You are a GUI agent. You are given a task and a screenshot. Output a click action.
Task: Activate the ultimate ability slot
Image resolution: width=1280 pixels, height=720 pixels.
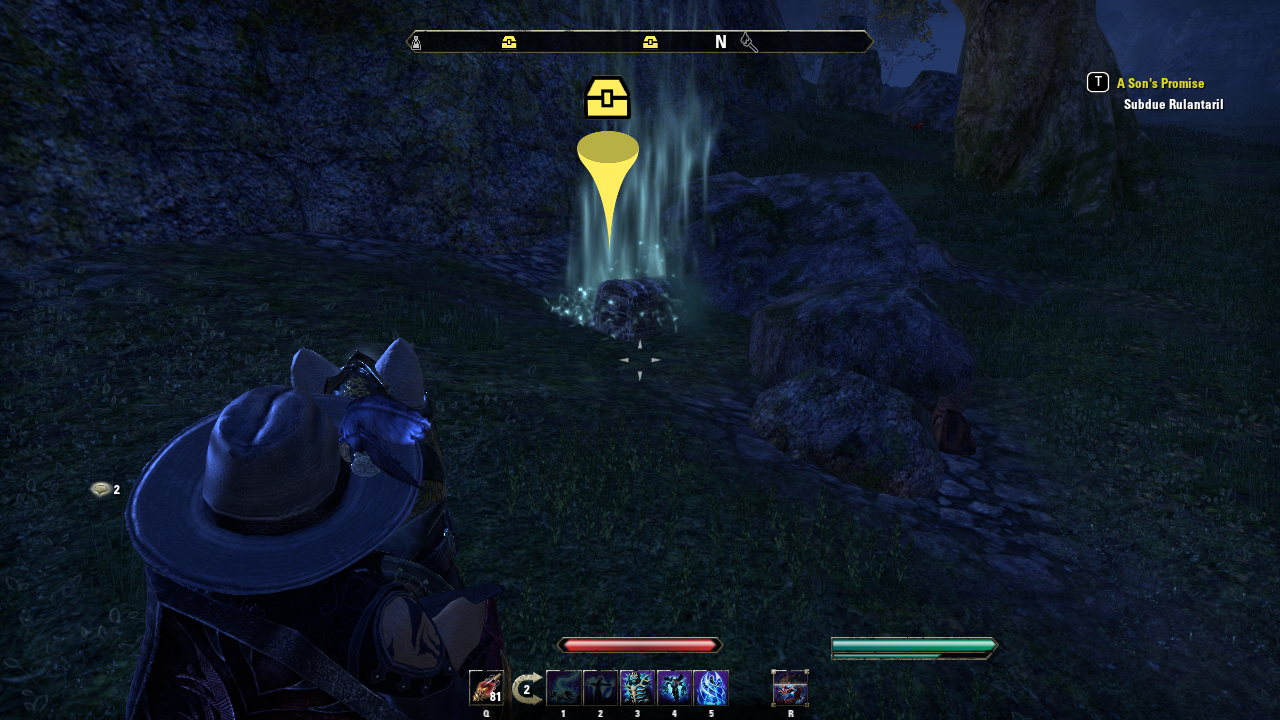[x=790, y=688]
